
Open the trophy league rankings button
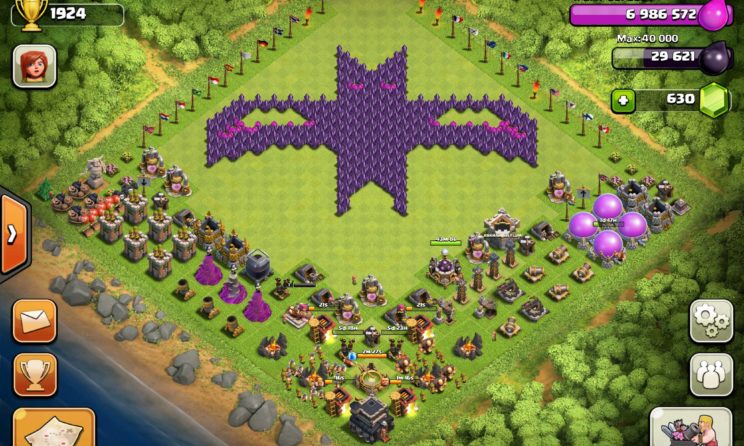(x=34, y=374)
